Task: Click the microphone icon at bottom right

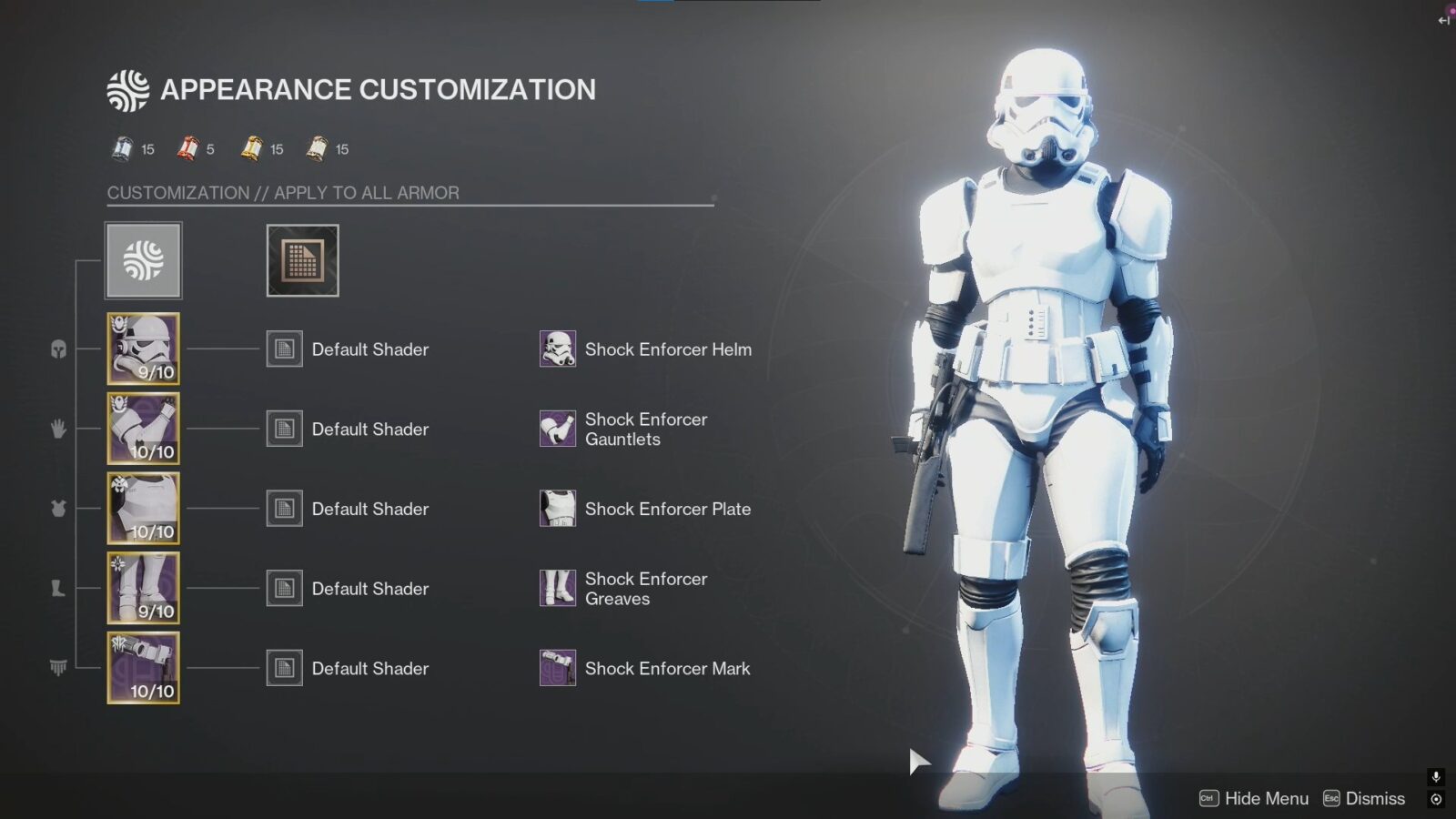Action: click(x=1436, y=778)
